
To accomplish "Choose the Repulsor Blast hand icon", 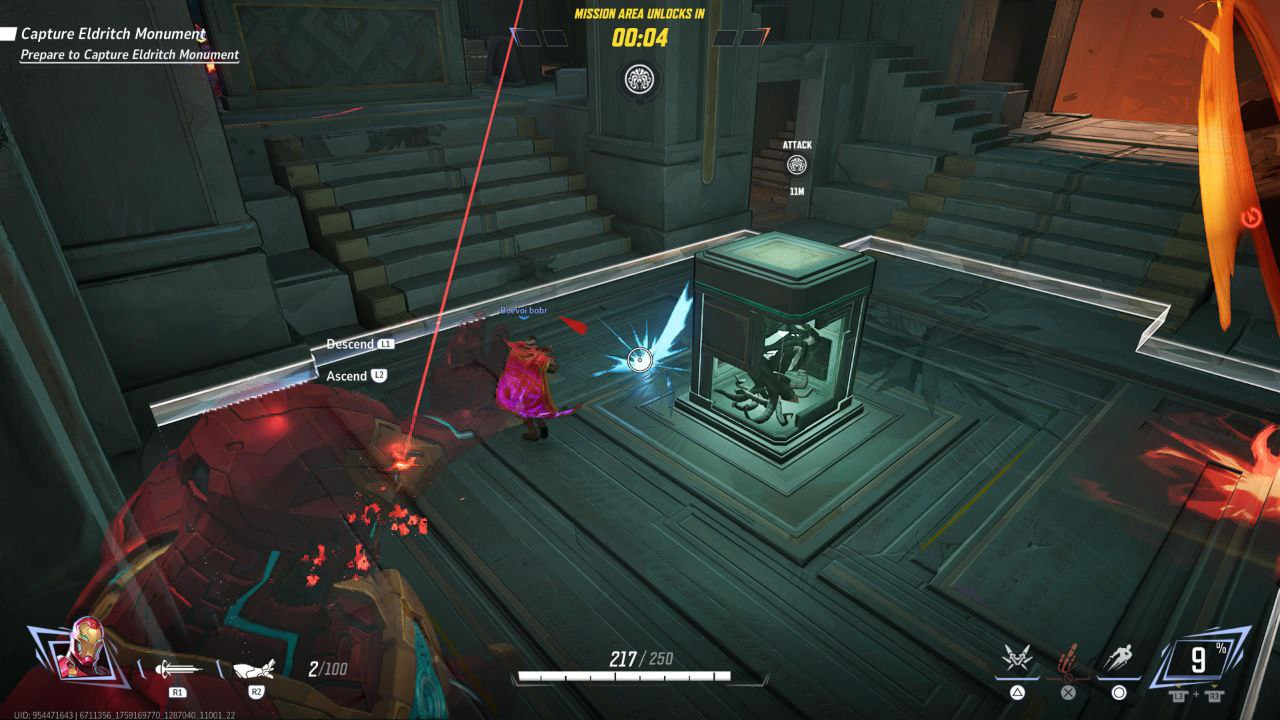I will click(x=255, y=668).
